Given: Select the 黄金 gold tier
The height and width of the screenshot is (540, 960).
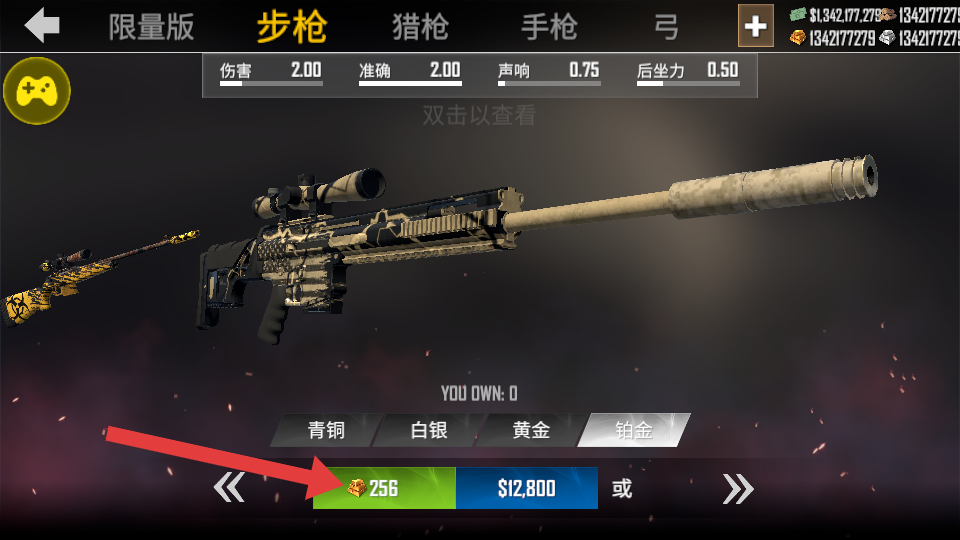Looking at the screenshot, I should pyautogui.click(x=531, y=431).
